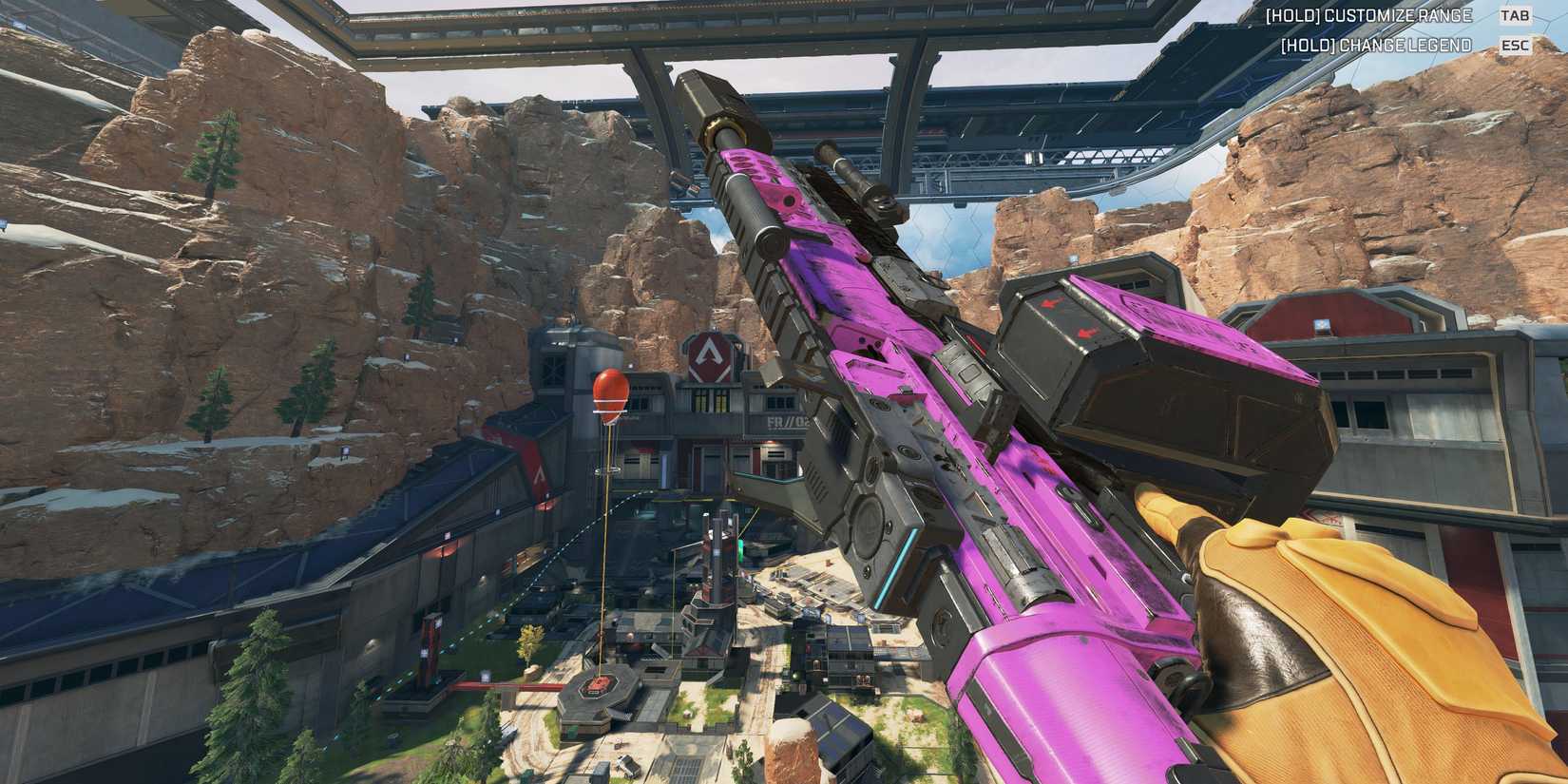Click the TAB key prompt icon
The width and height of the screenshot is (1568, 784).
point(1513,15)
